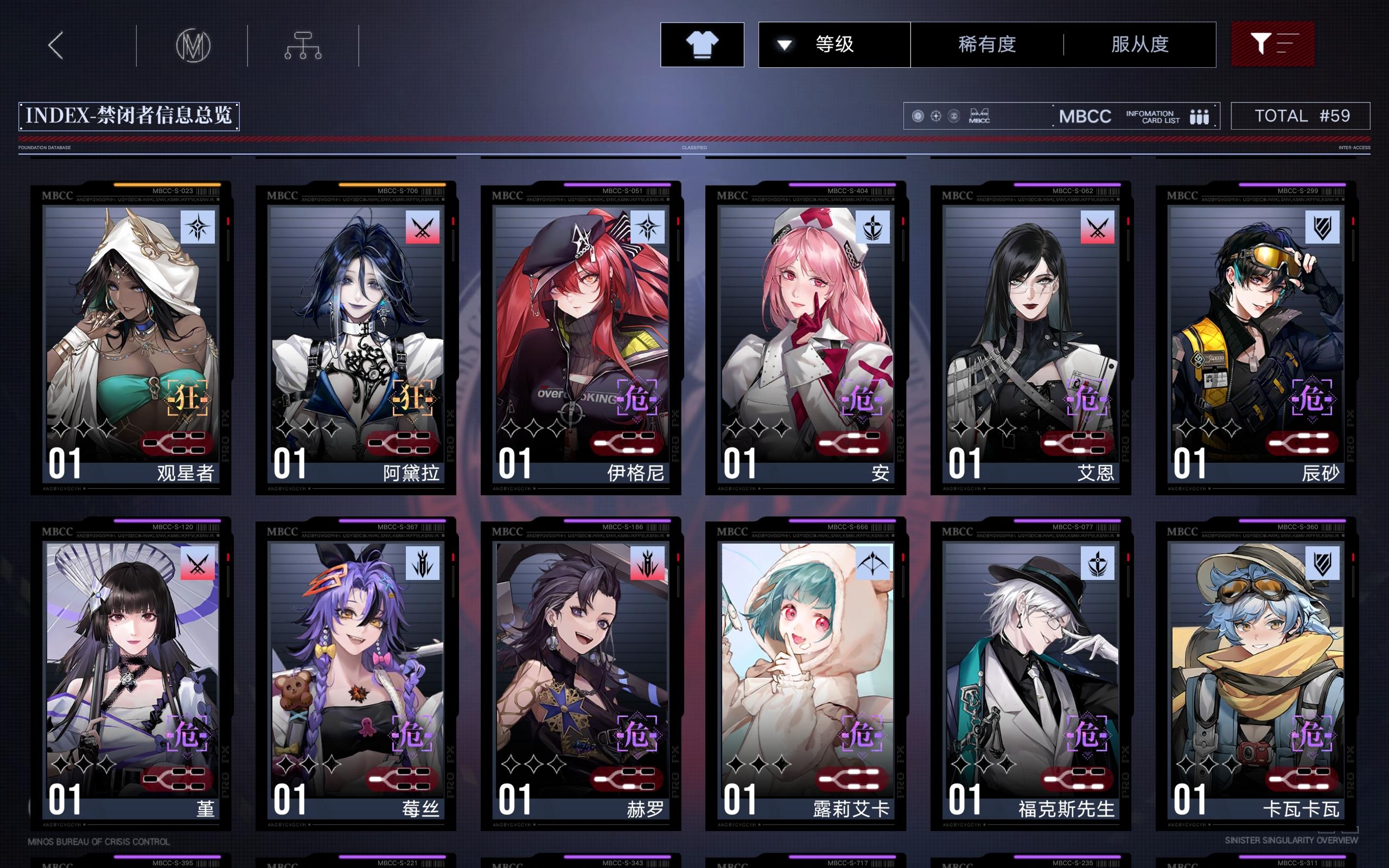Click the outfit/costume filter icon
The image size is (1389, 868).
pos(702,44)
